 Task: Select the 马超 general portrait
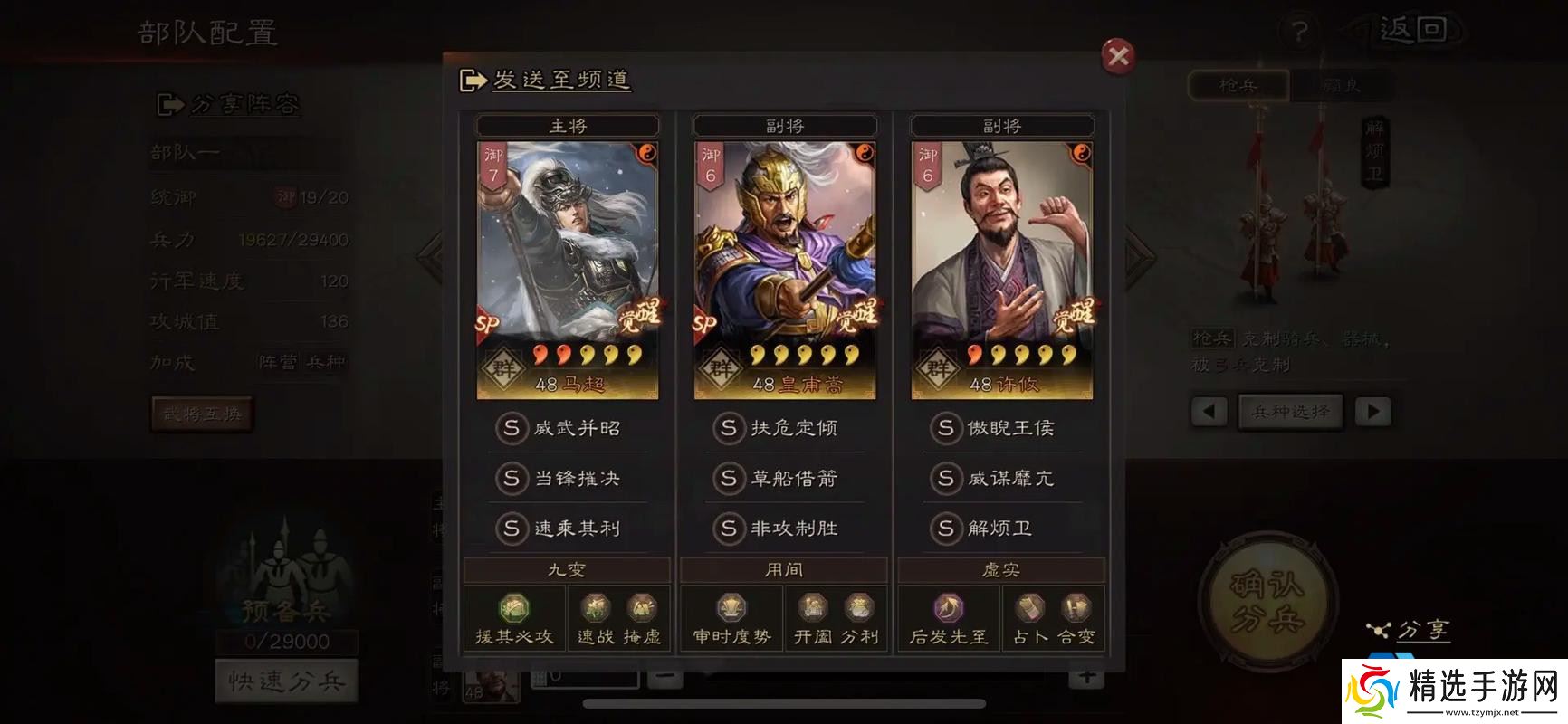[x=566, y=262]
